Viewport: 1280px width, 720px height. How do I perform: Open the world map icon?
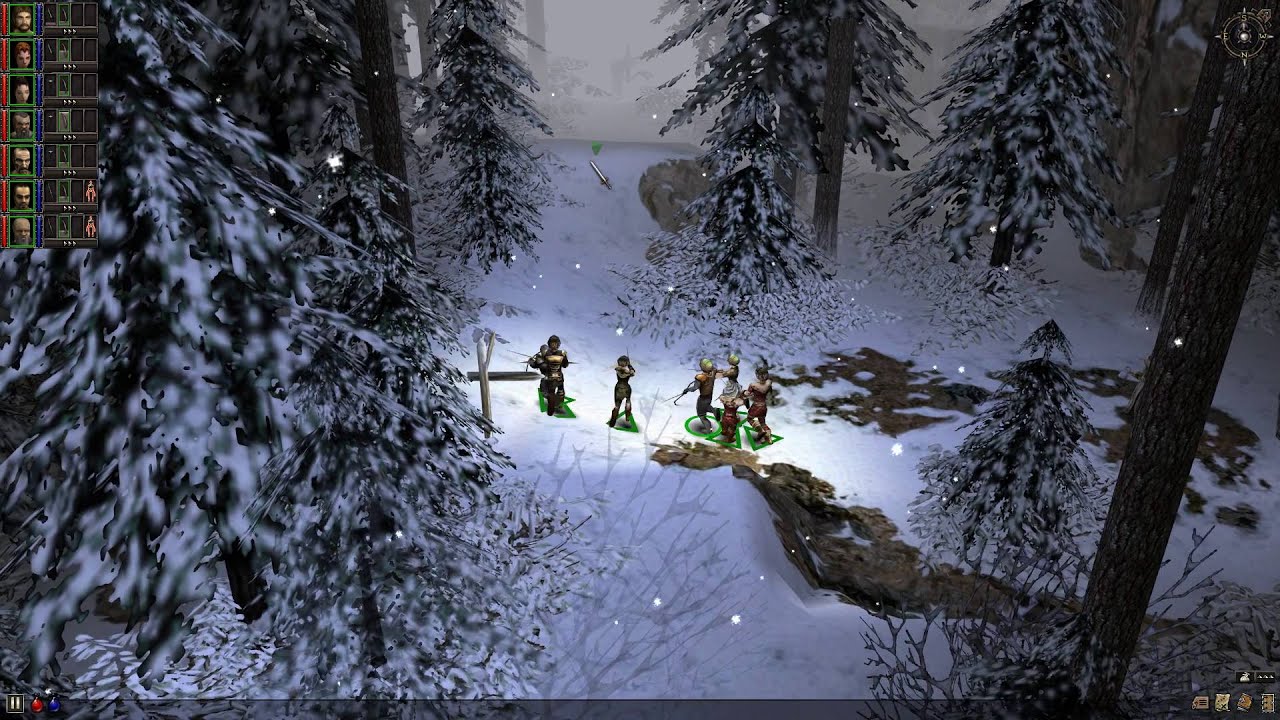1222,703
